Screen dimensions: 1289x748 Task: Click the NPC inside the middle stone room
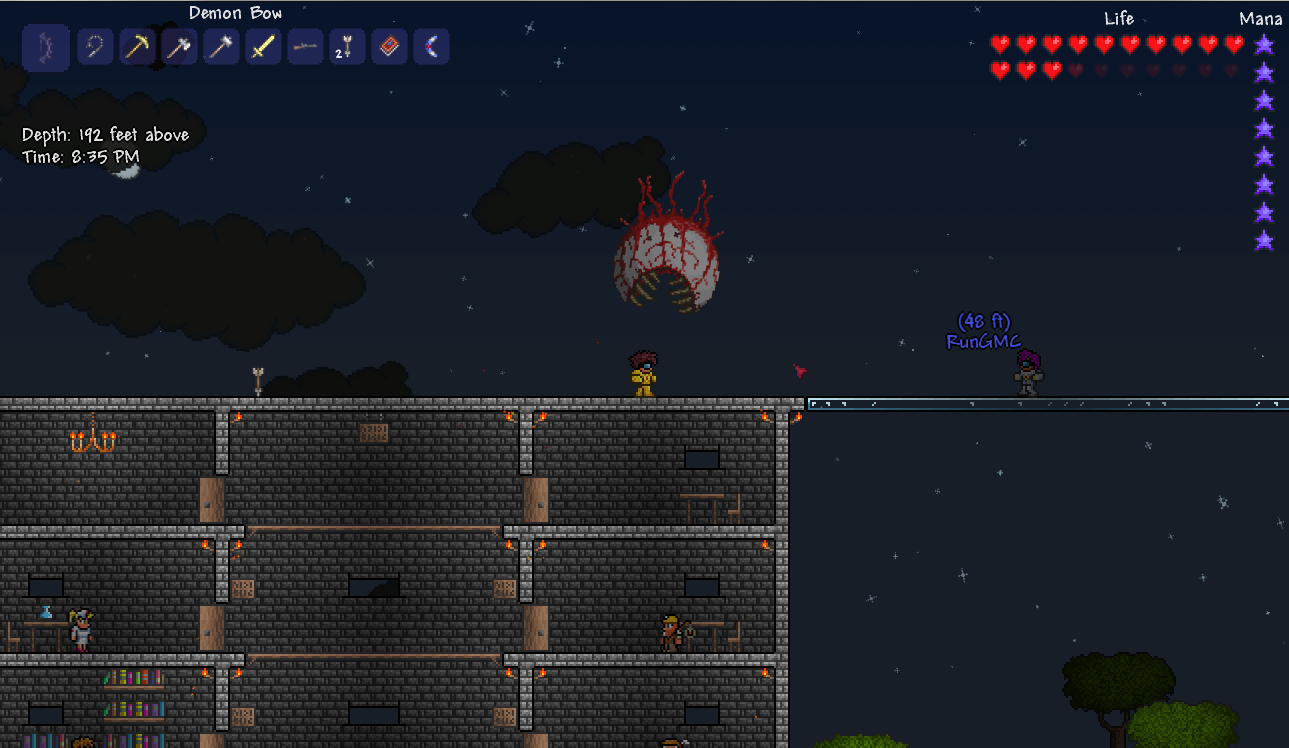click(672, 630)
